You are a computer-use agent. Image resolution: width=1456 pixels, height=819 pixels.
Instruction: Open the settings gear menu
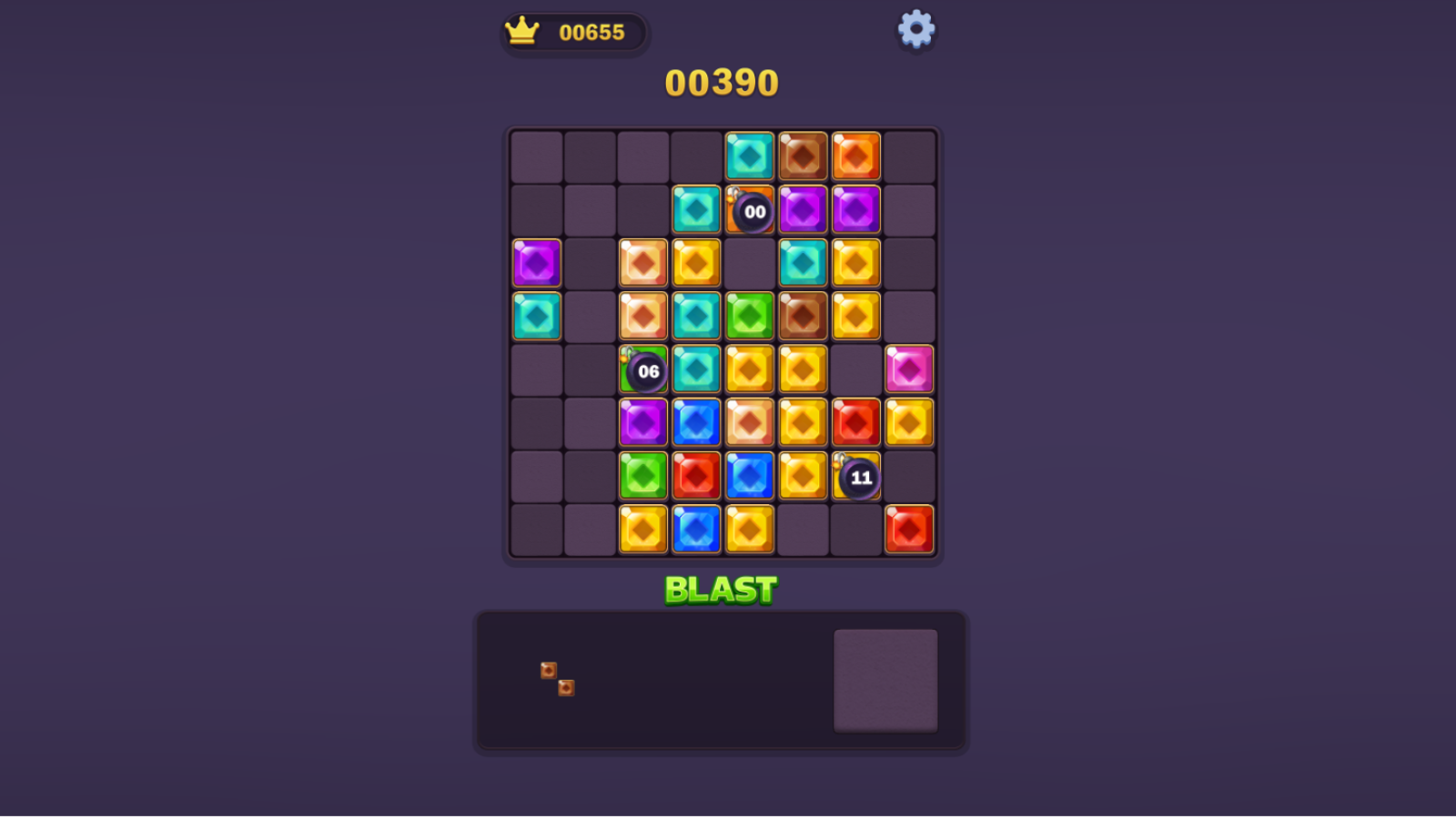(x=915, y=28)
